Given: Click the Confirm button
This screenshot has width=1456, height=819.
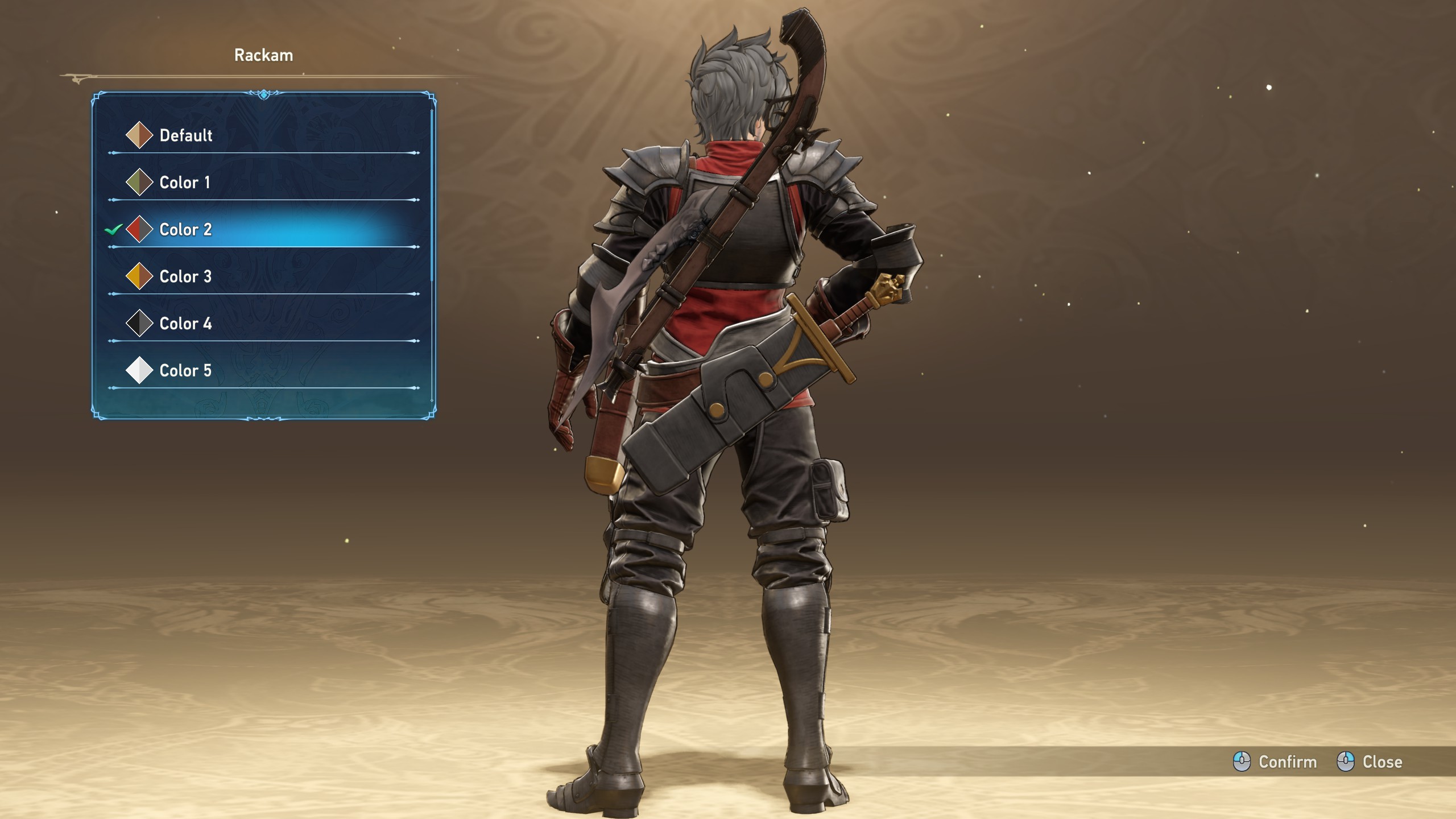Looking at the screenshot, I should [x=1275, y=762].
